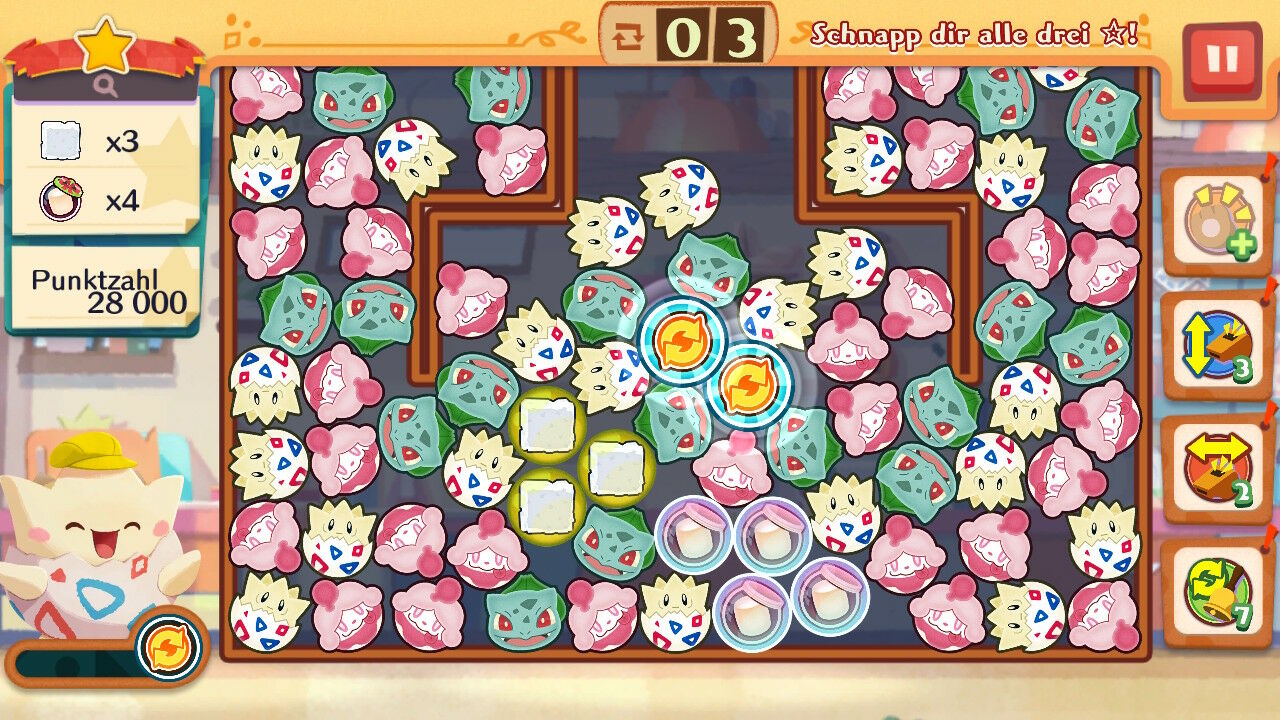This screenshot has height=720, width=1280.
Task: Pause the game with the red button
Action: 1221,59
